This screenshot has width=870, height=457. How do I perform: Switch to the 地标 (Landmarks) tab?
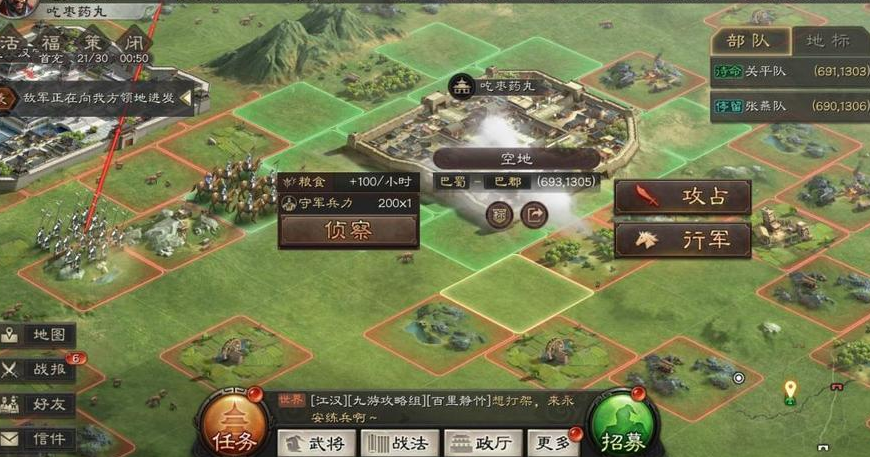pos(828,41)
